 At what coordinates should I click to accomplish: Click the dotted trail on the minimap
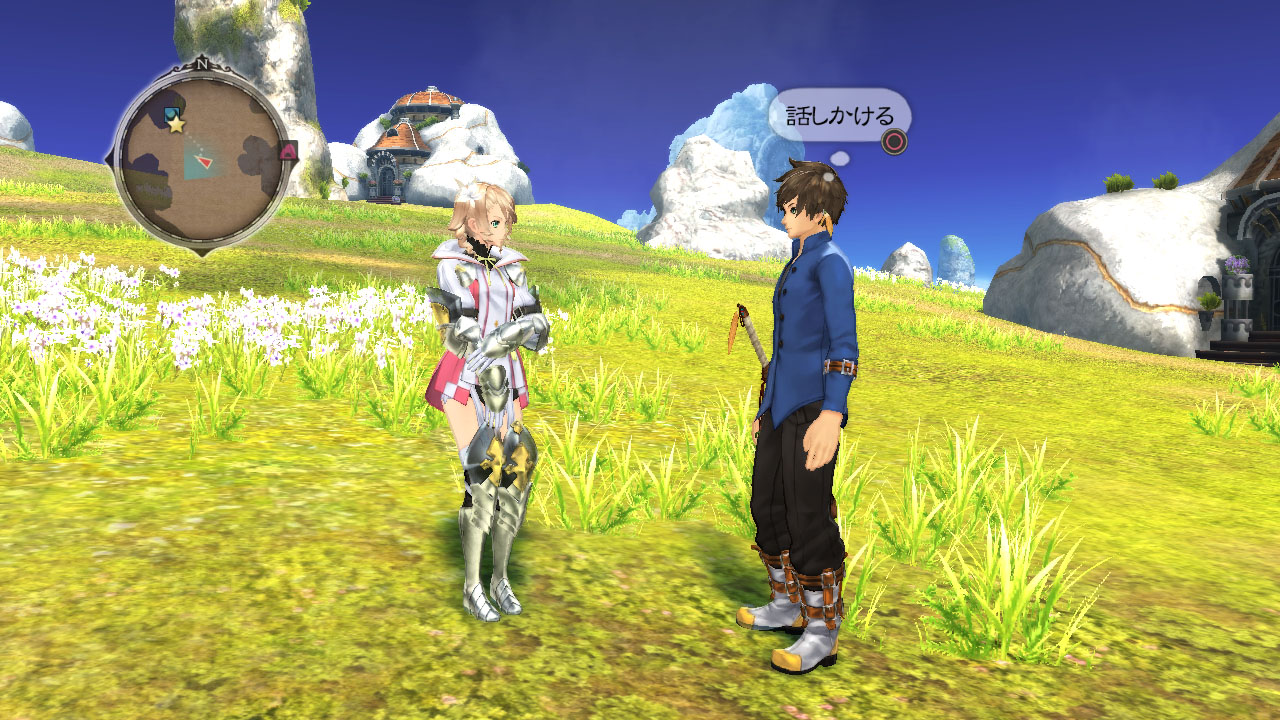pyautogui.click(x=192, y=144)
